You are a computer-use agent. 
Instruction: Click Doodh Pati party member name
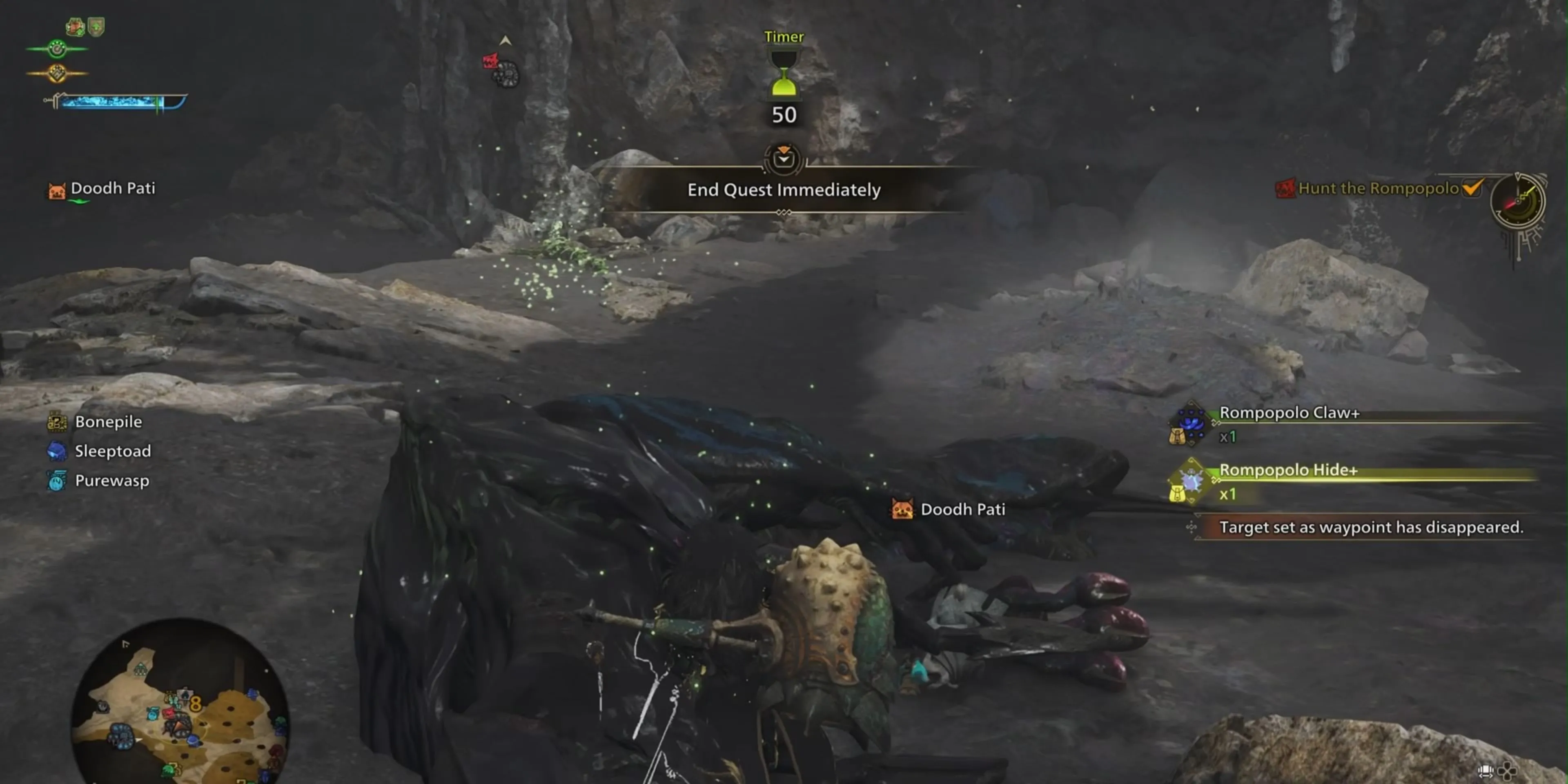pos(113,189)
